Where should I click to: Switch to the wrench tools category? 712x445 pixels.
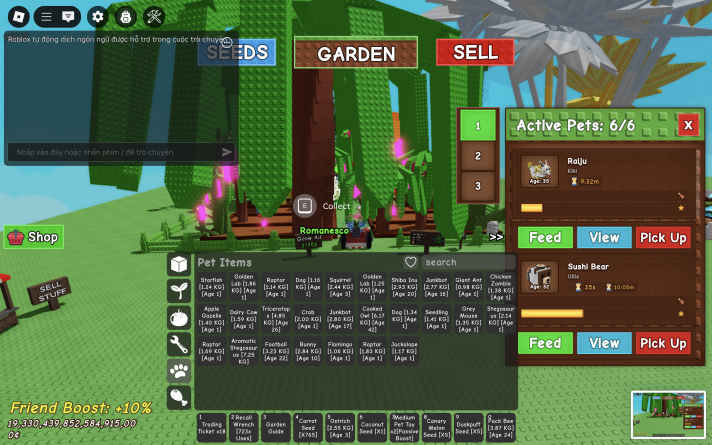(x=179, y=345)
